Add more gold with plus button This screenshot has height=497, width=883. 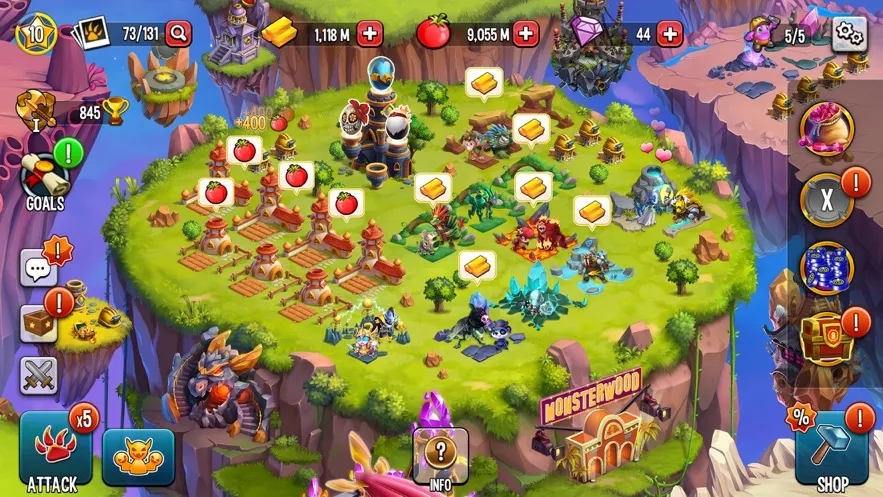coord(369,34)
